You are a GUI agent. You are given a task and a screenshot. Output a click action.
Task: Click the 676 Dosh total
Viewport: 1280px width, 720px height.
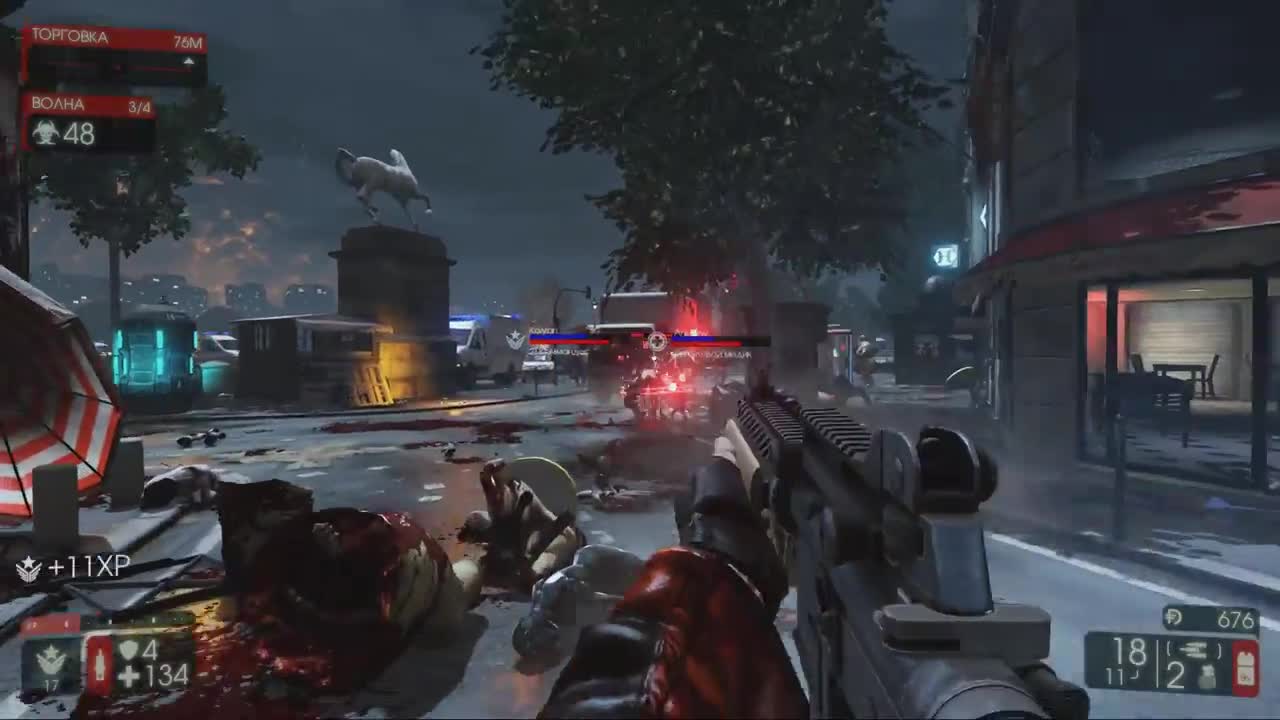[x=1235, y=618]
